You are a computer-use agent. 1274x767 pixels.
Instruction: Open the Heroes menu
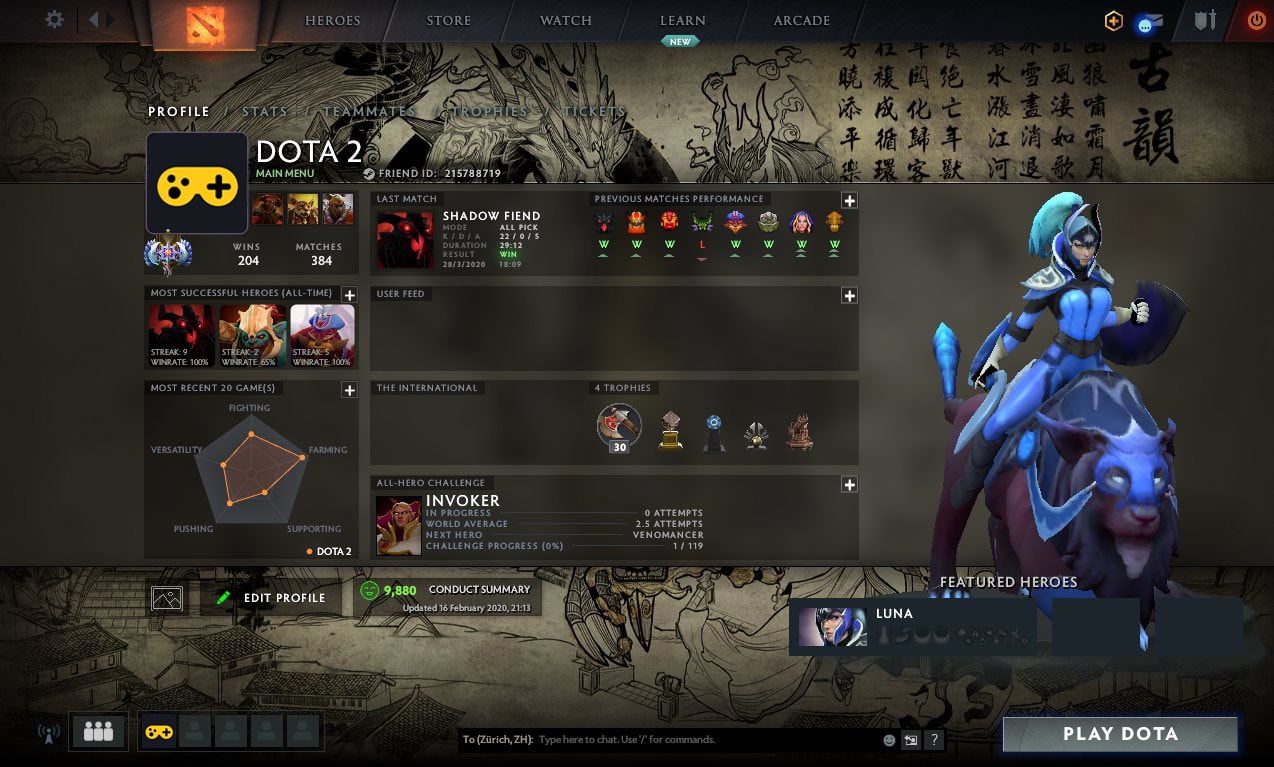click(x=333, y=21)
